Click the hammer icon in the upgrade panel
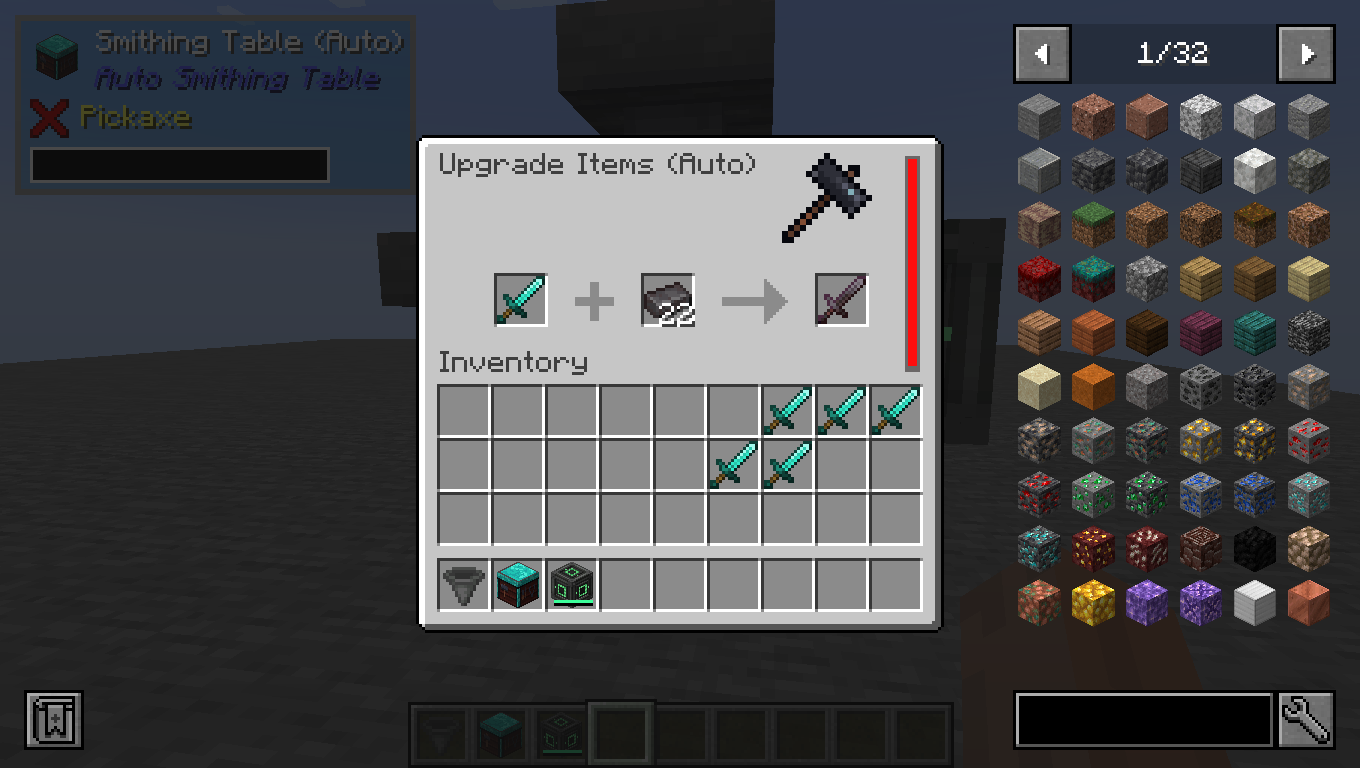The height and width of the screenshot is (768, 1360). [x=826, y=197]
